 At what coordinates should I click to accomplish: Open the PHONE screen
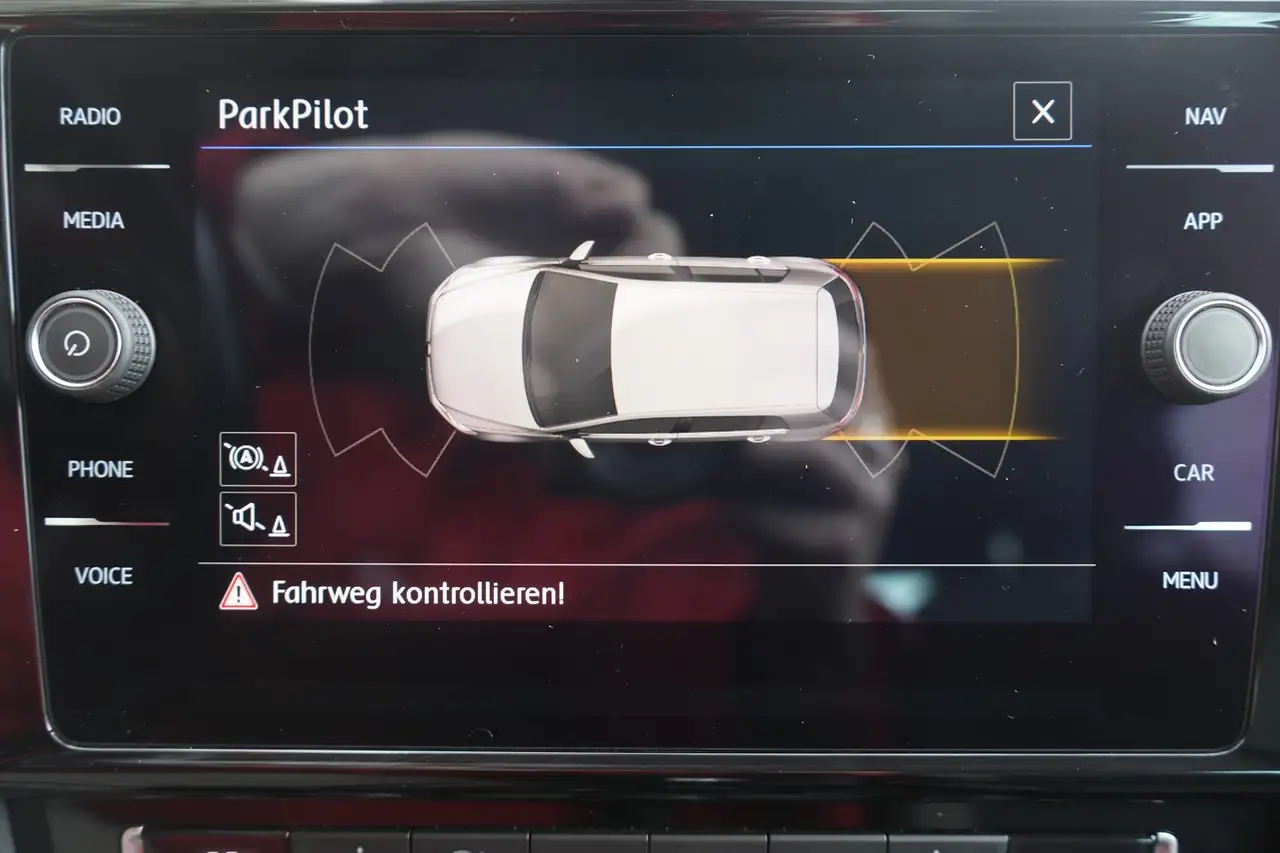tap(100, 469)
